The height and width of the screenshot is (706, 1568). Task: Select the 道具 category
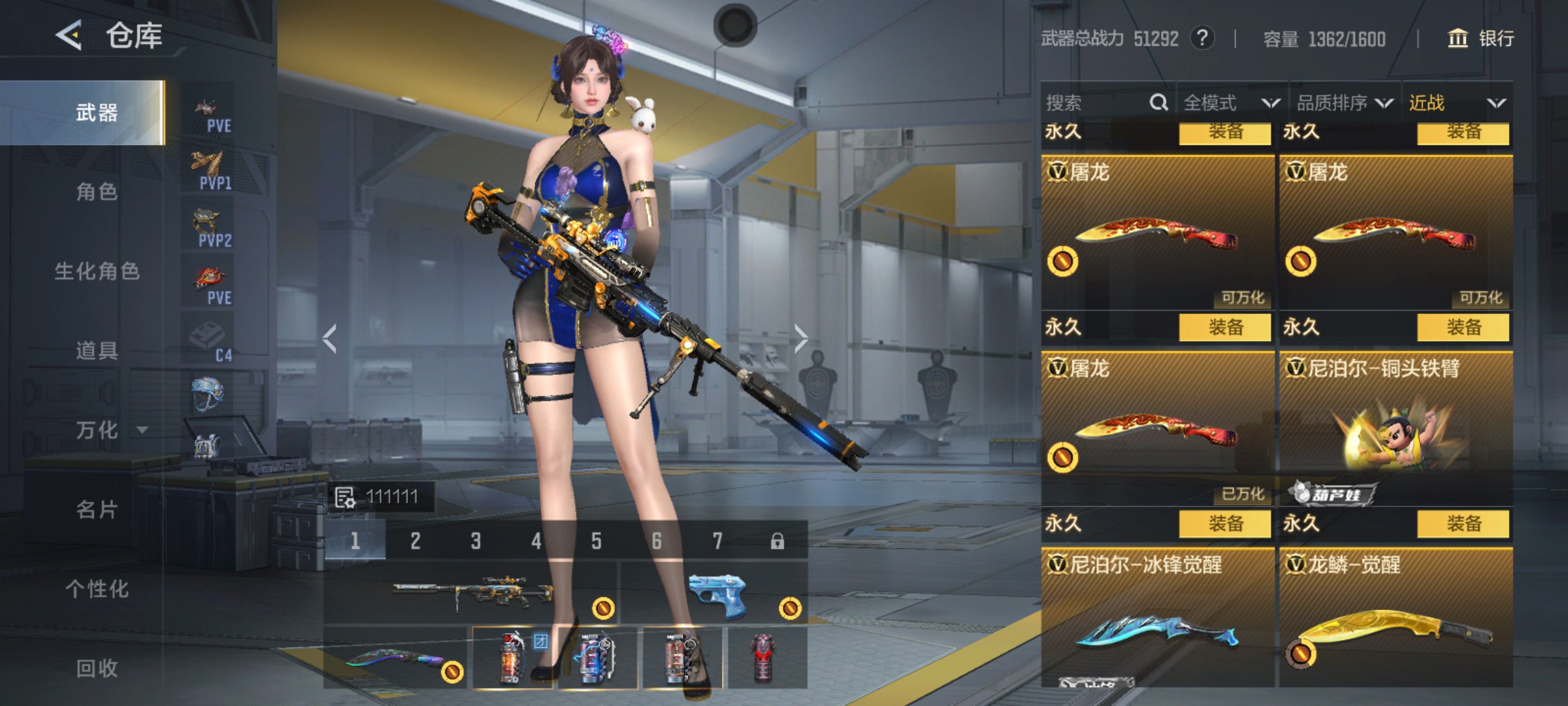[x=97, y=350]
